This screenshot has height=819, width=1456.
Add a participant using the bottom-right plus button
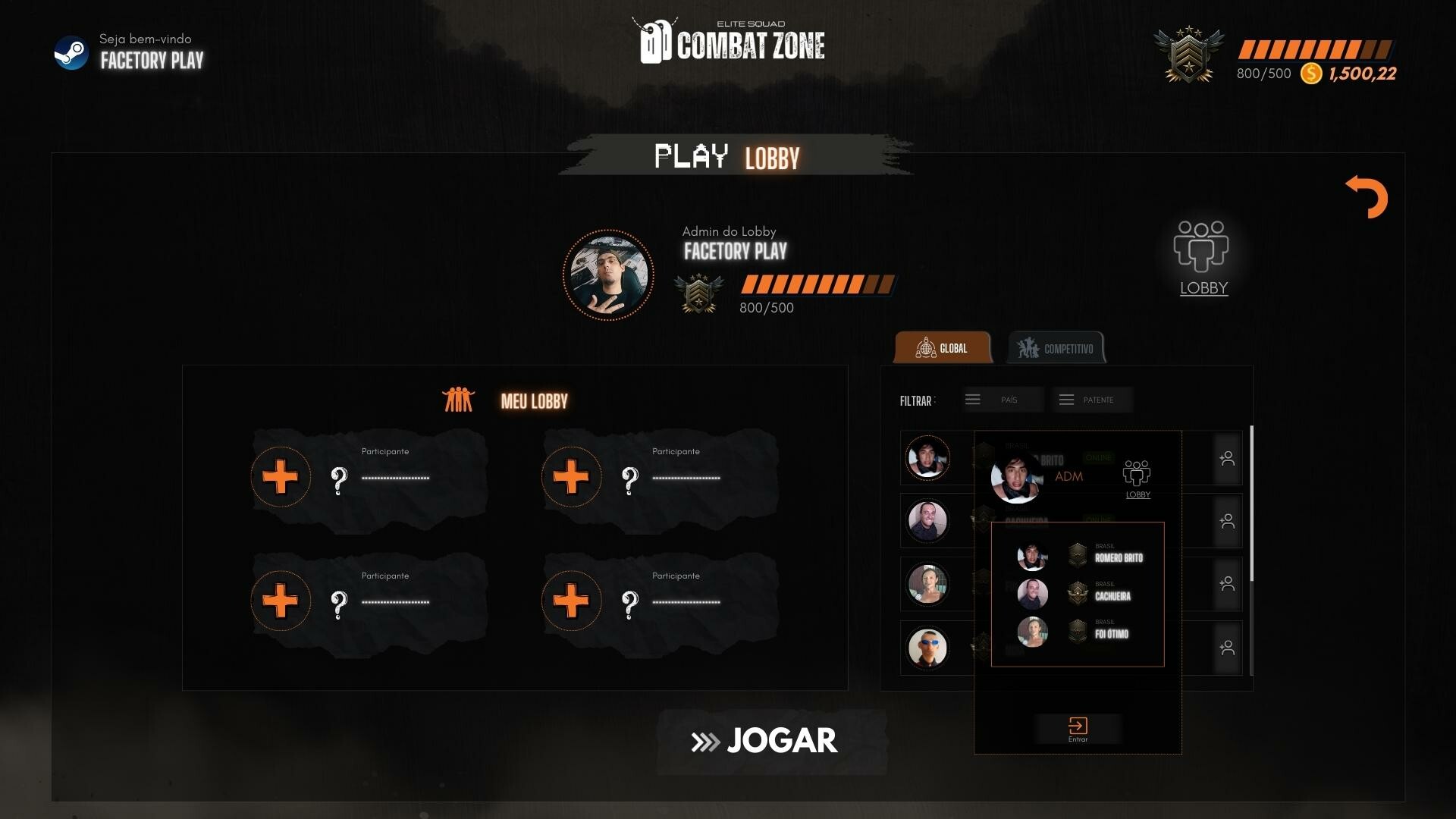[572, 601]
